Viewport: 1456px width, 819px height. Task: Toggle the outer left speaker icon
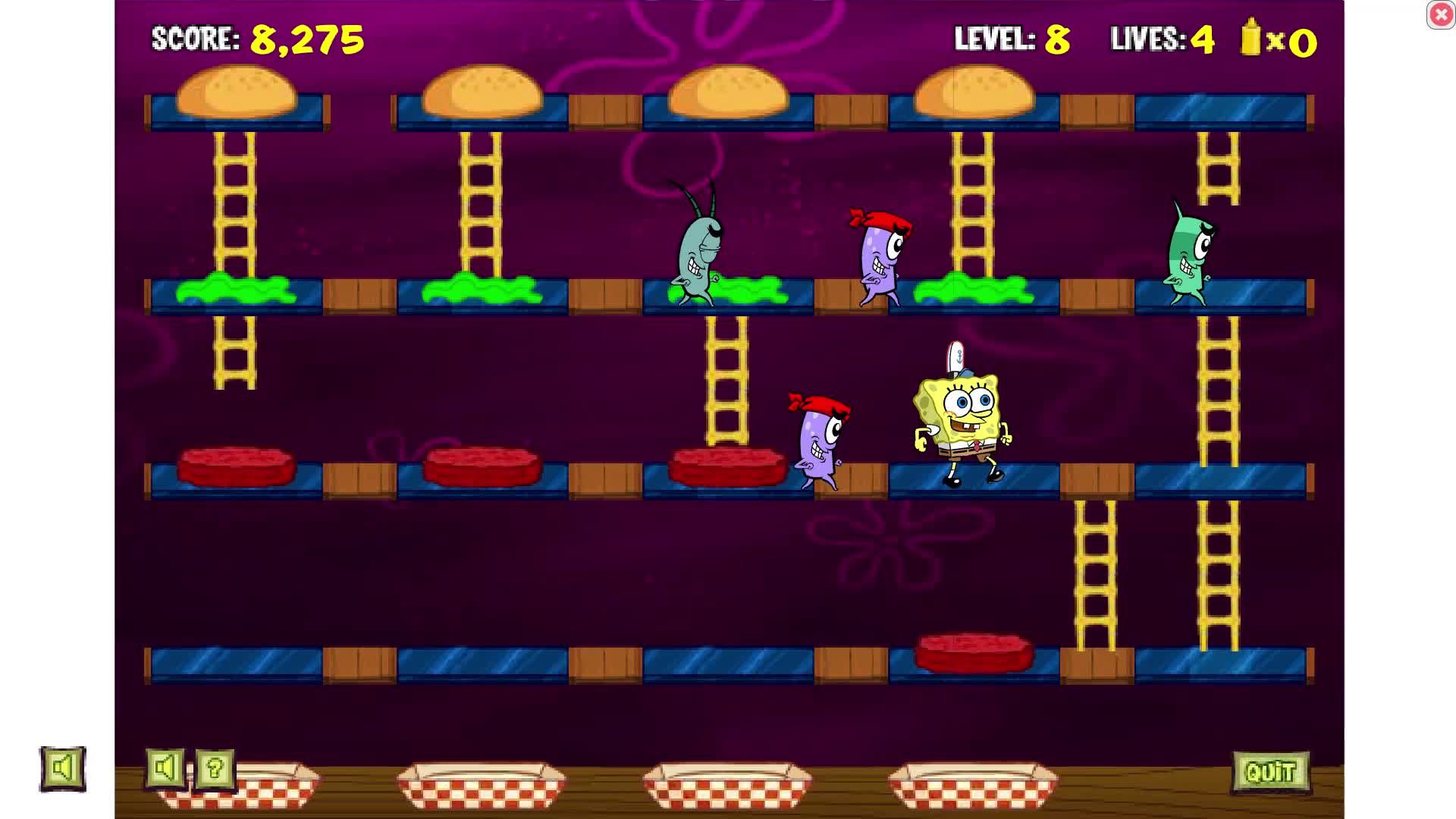coord(62,768)
